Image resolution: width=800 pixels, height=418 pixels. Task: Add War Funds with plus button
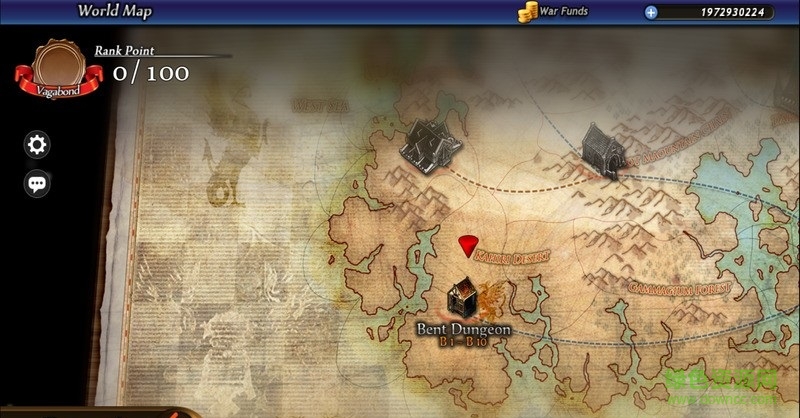[651, 13]
